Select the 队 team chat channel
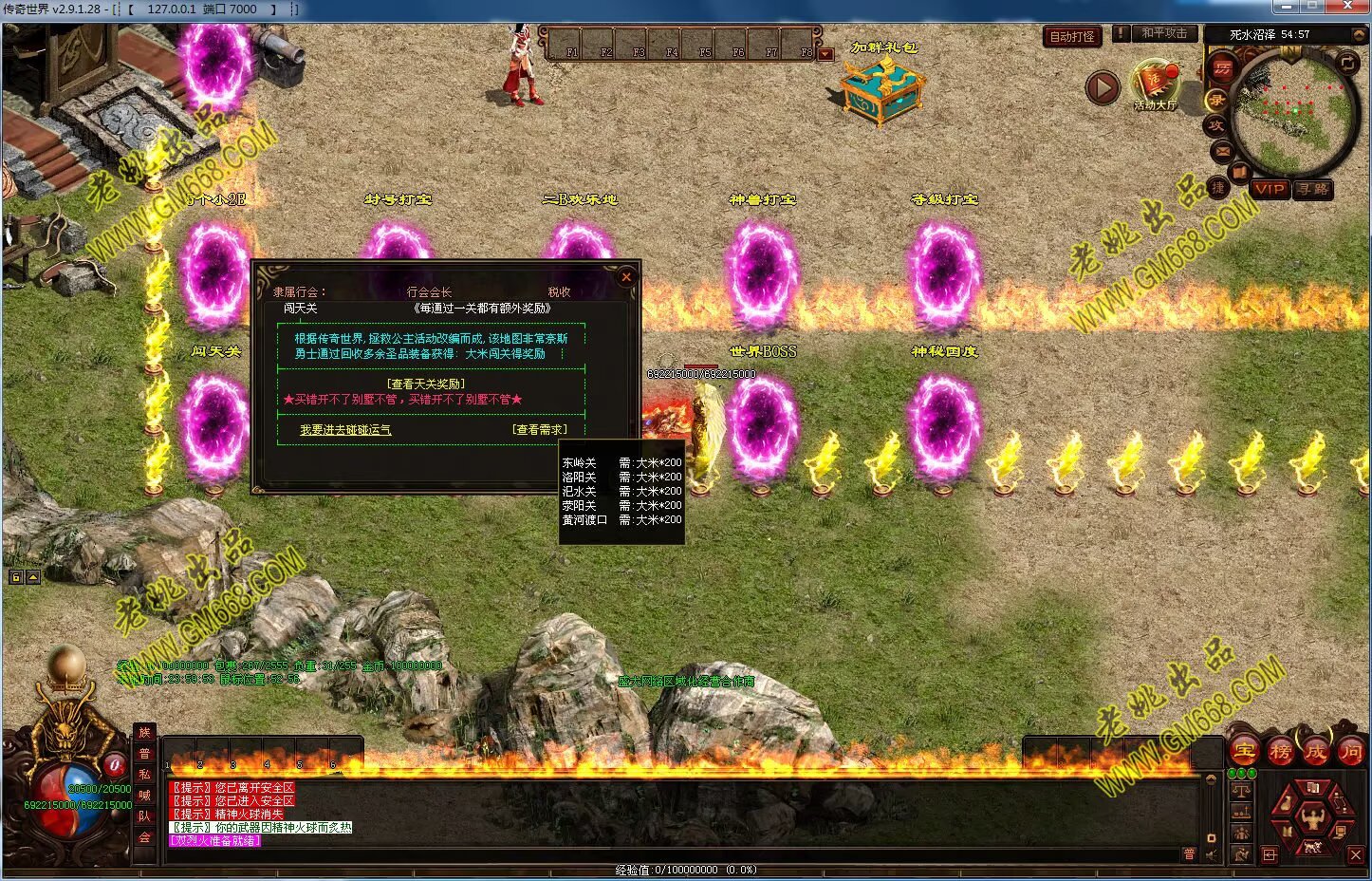 pyautogui.click(x=145, y=815)
